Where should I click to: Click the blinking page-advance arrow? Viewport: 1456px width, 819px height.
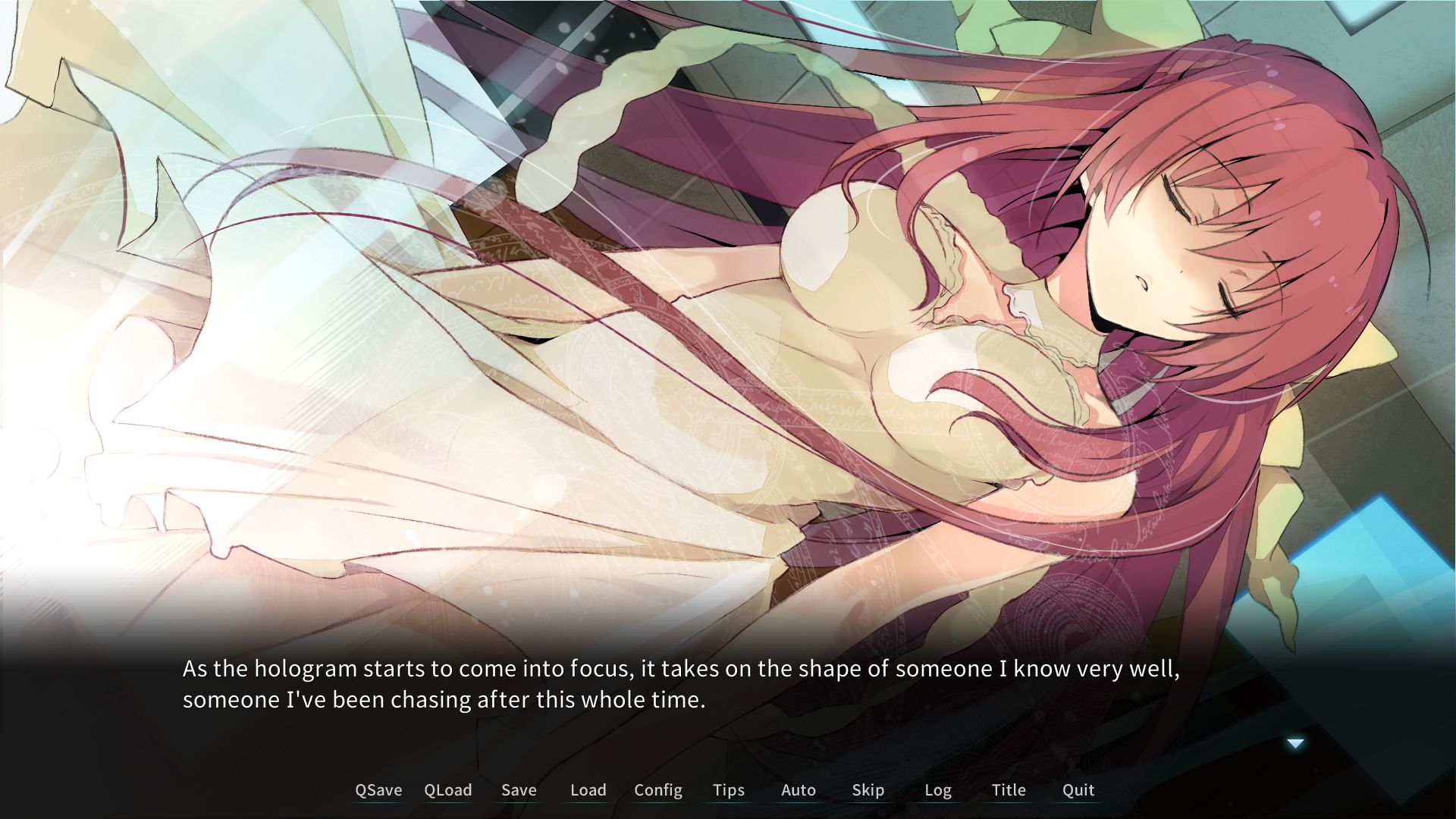pos(1294,744)
